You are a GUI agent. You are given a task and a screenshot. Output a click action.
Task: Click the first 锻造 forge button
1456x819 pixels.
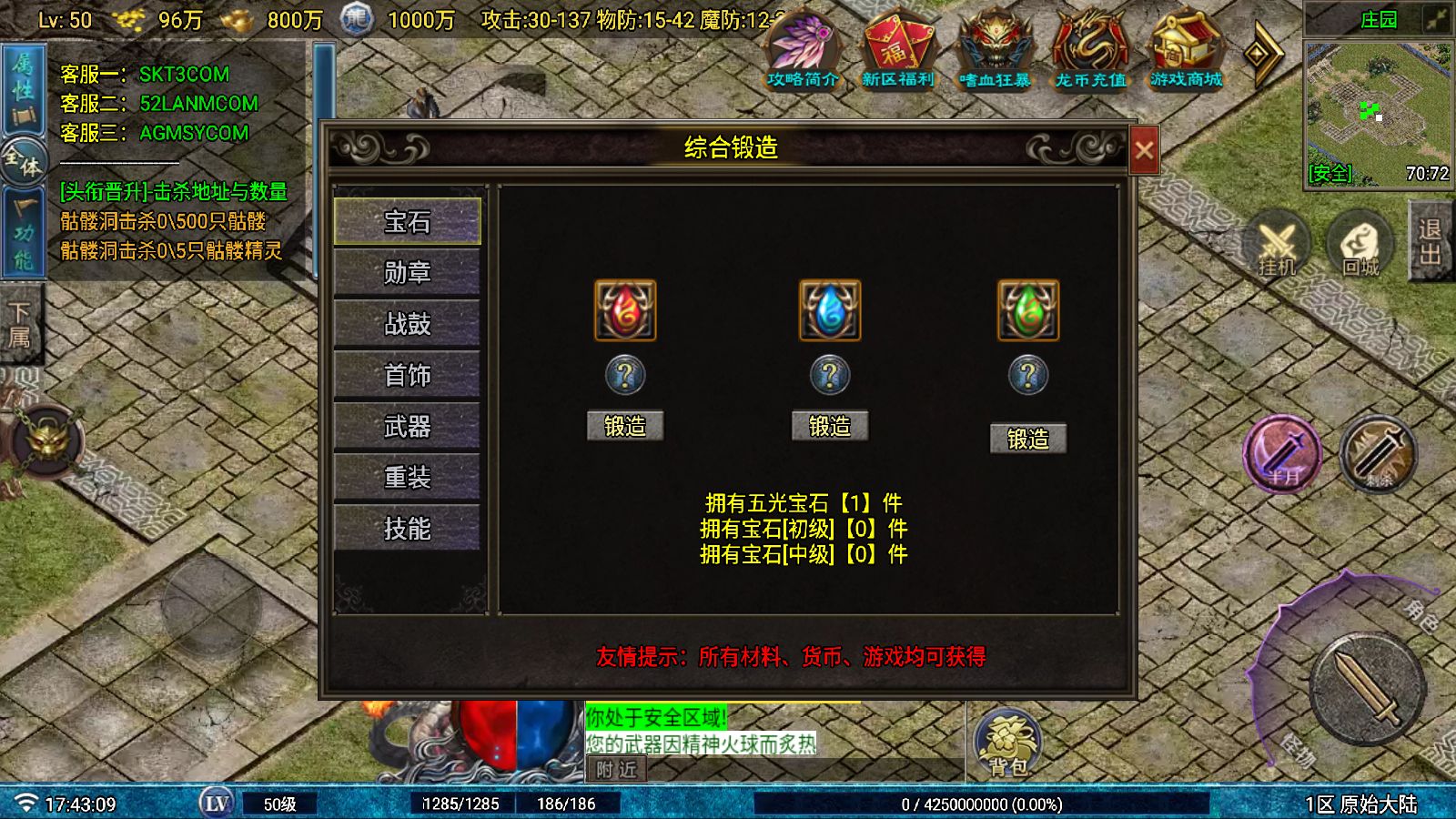click(625, 425)
